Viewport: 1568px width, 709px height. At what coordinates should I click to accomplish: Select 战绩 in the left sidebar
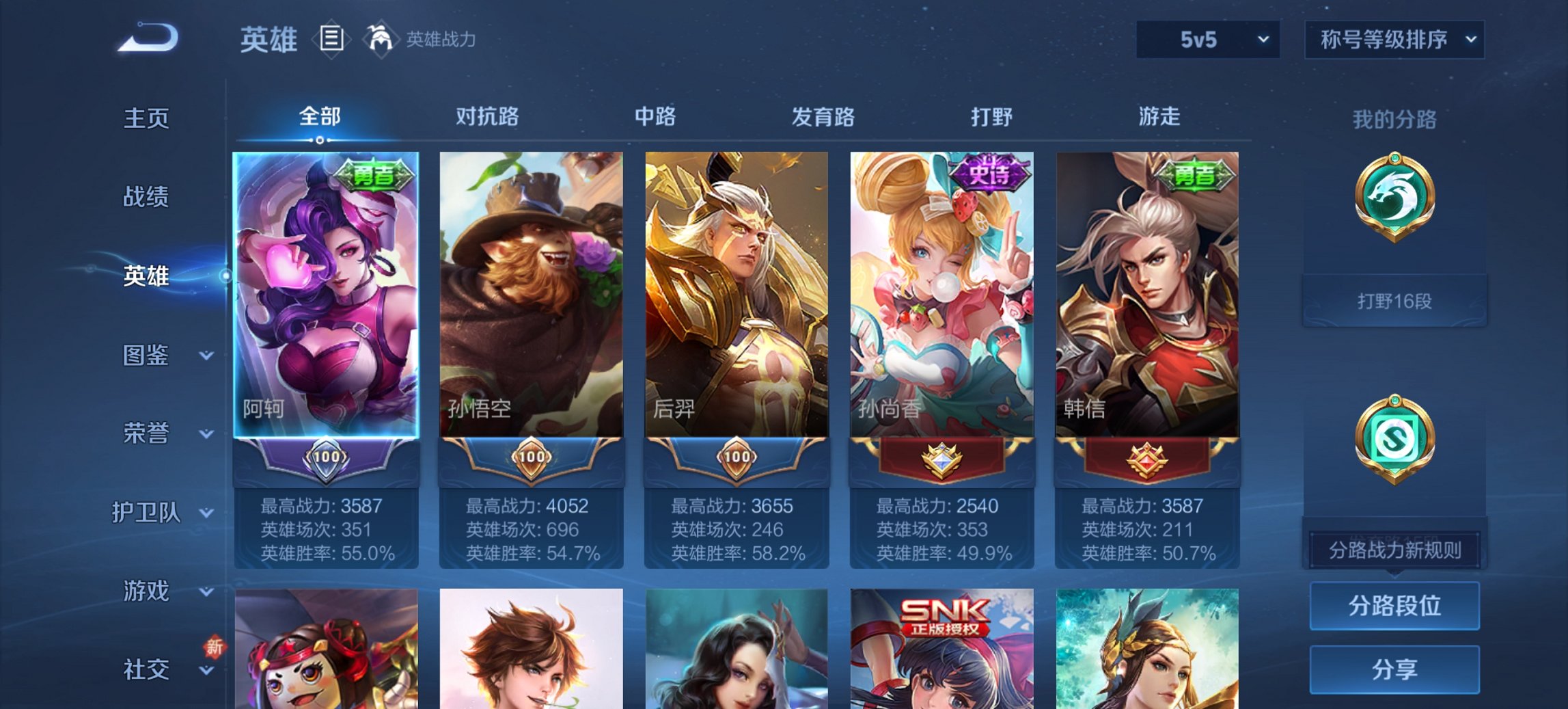146,196
